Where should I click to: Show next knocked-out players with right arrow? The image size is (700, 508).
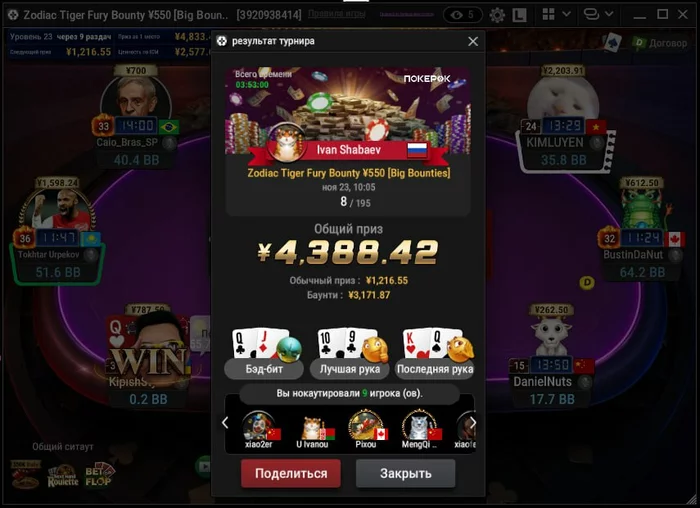pyautogui.click(x=471, y=422)
